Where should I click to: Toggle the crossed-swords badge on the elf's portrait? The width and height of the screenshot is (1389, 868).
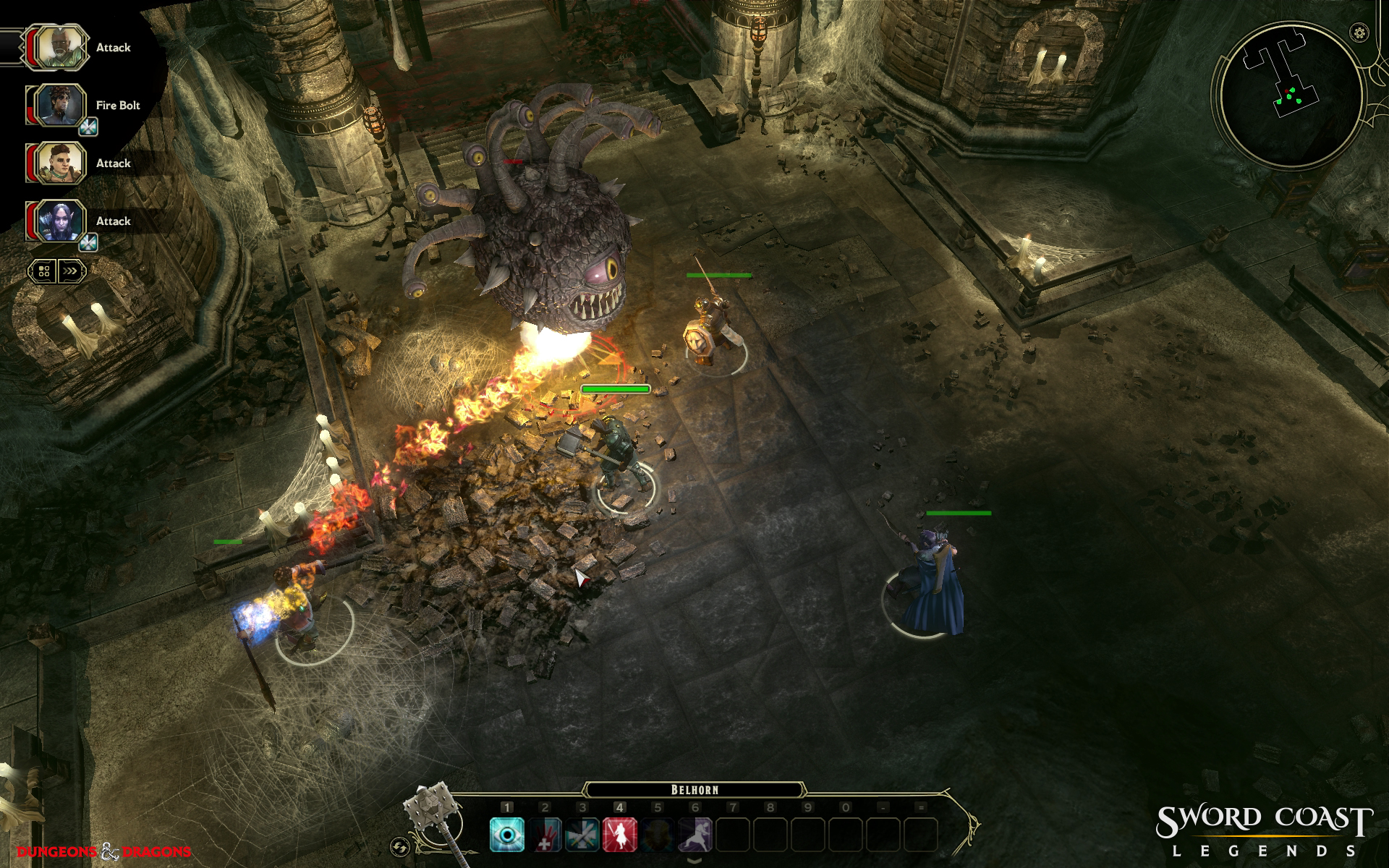pyautogui.click(x=89, y=241)
